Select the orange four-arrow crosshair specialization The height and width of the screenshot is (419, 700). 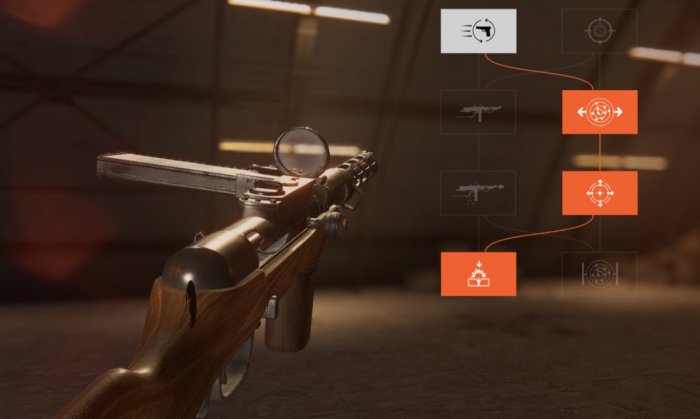599,192
